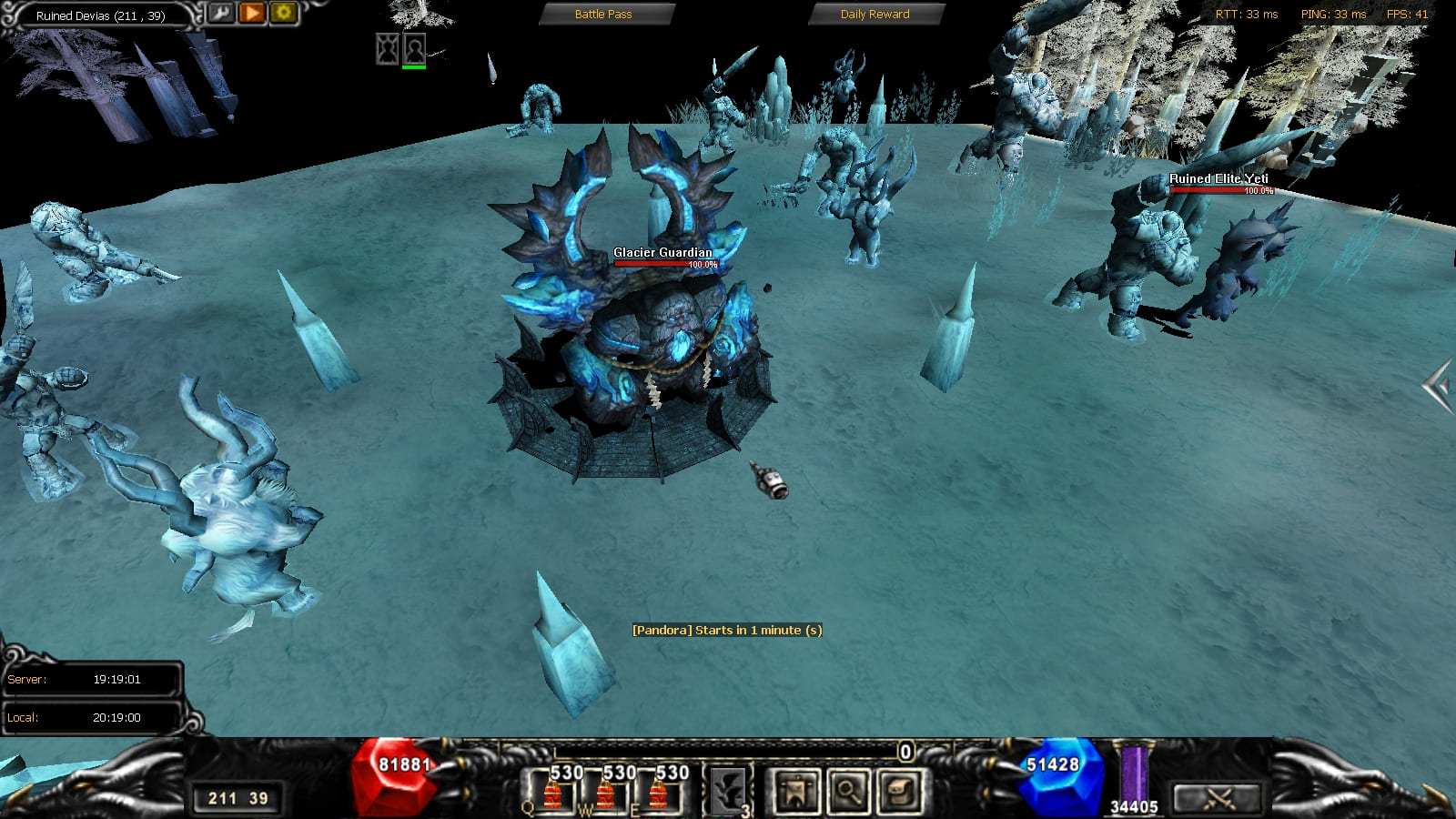Open the yellow gear settings button
This screenshot has width=1456, height=819.
(283, 13)
